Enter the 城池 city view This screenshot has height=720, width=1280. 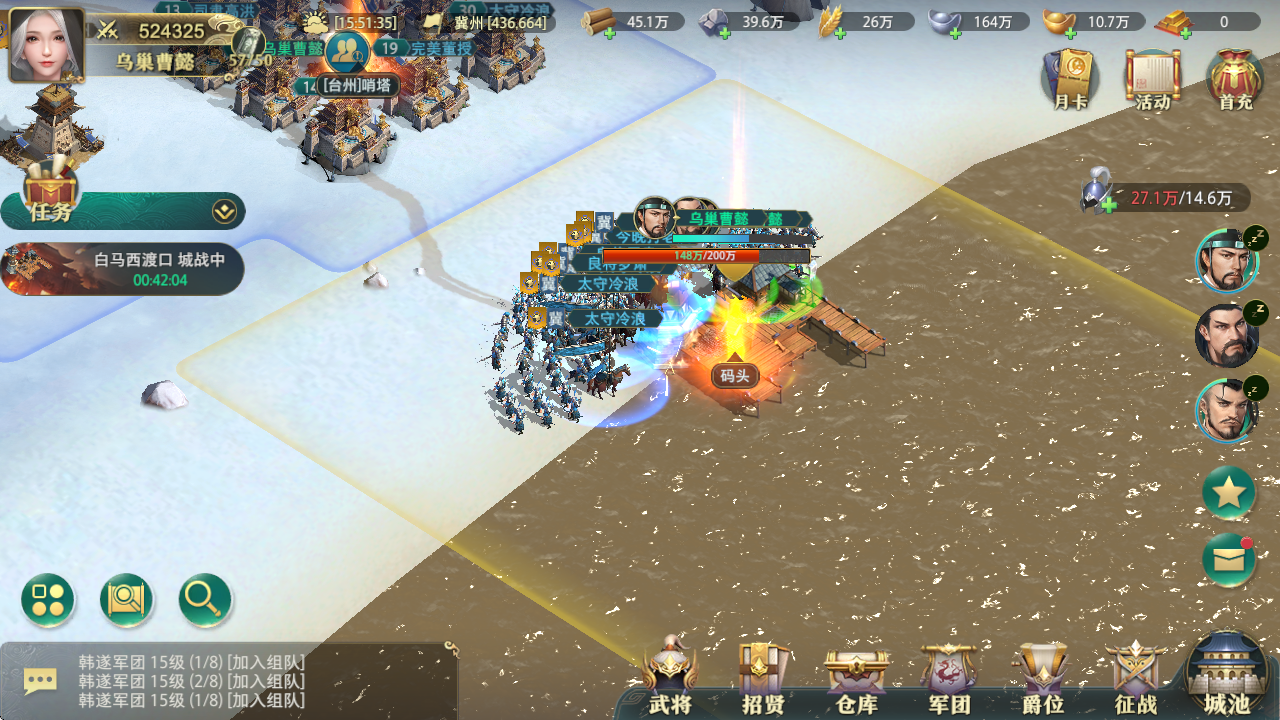[1227, 677]
